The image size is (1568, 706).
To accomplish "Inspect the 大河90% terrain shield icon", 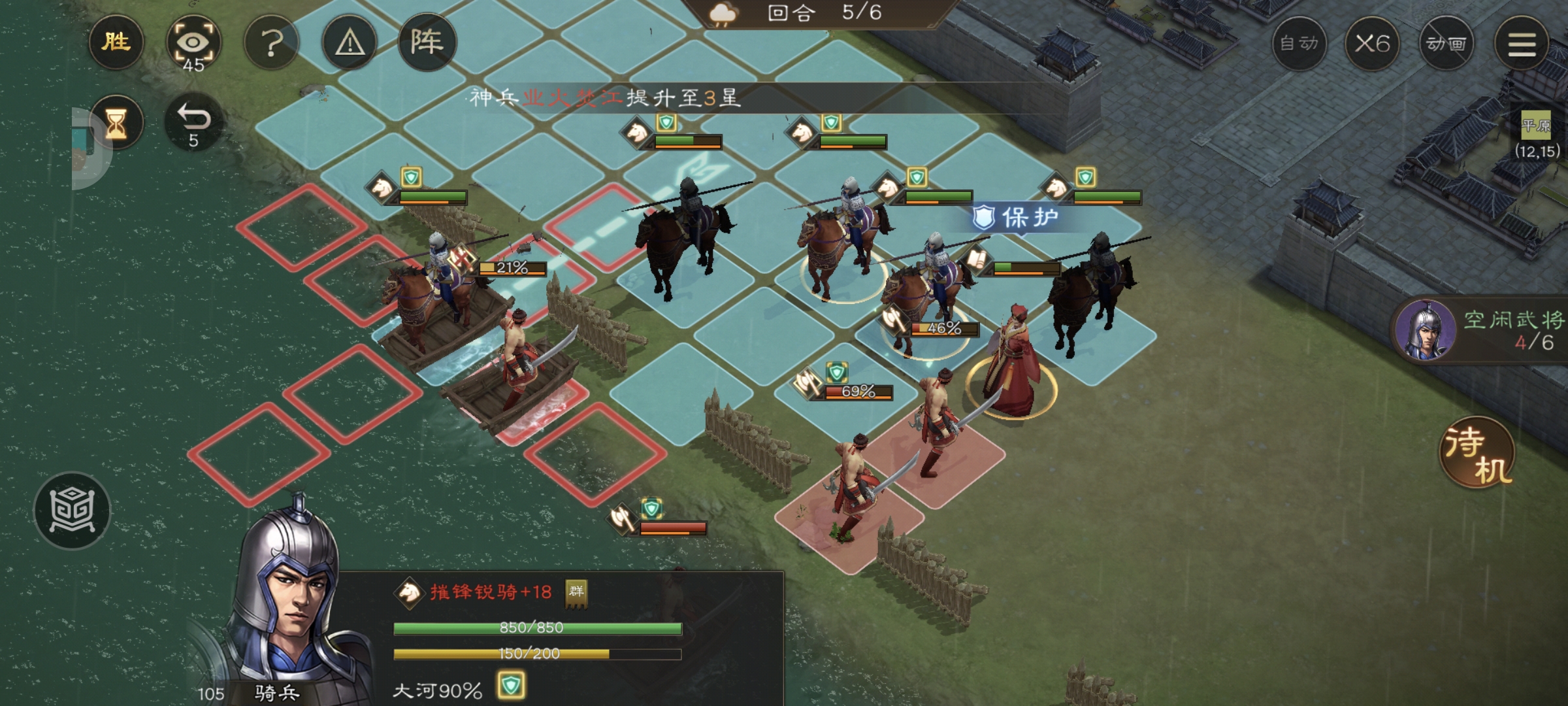I will (511, 686).
